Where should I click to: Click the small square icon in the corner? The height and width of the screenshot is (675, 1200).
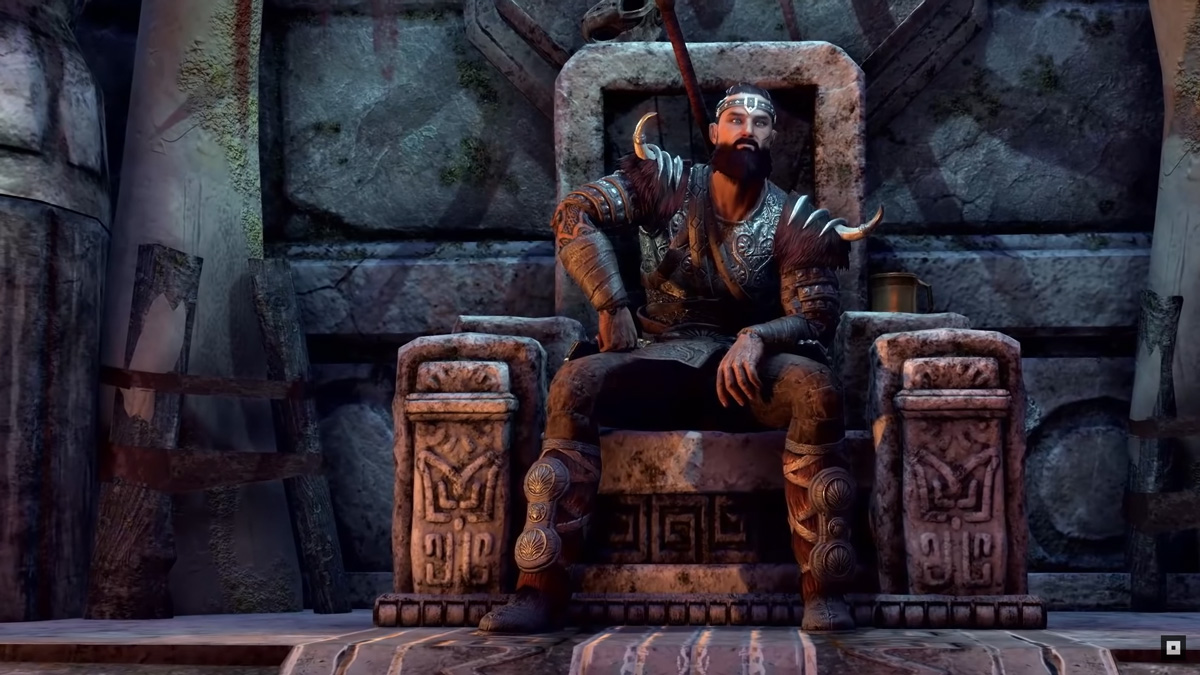coord(1173,646)
